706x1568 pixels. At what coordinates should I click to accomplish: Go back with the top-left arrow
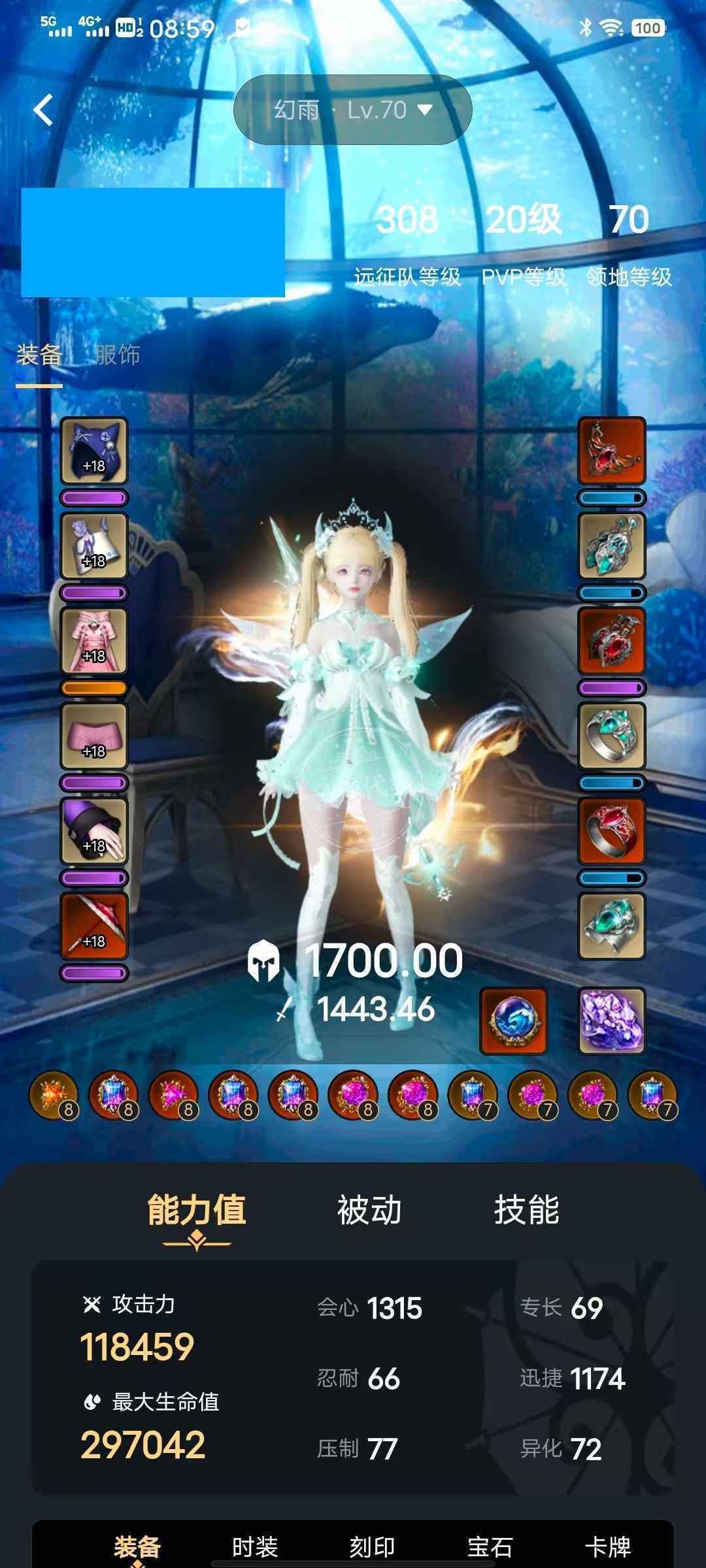(43, 110)
